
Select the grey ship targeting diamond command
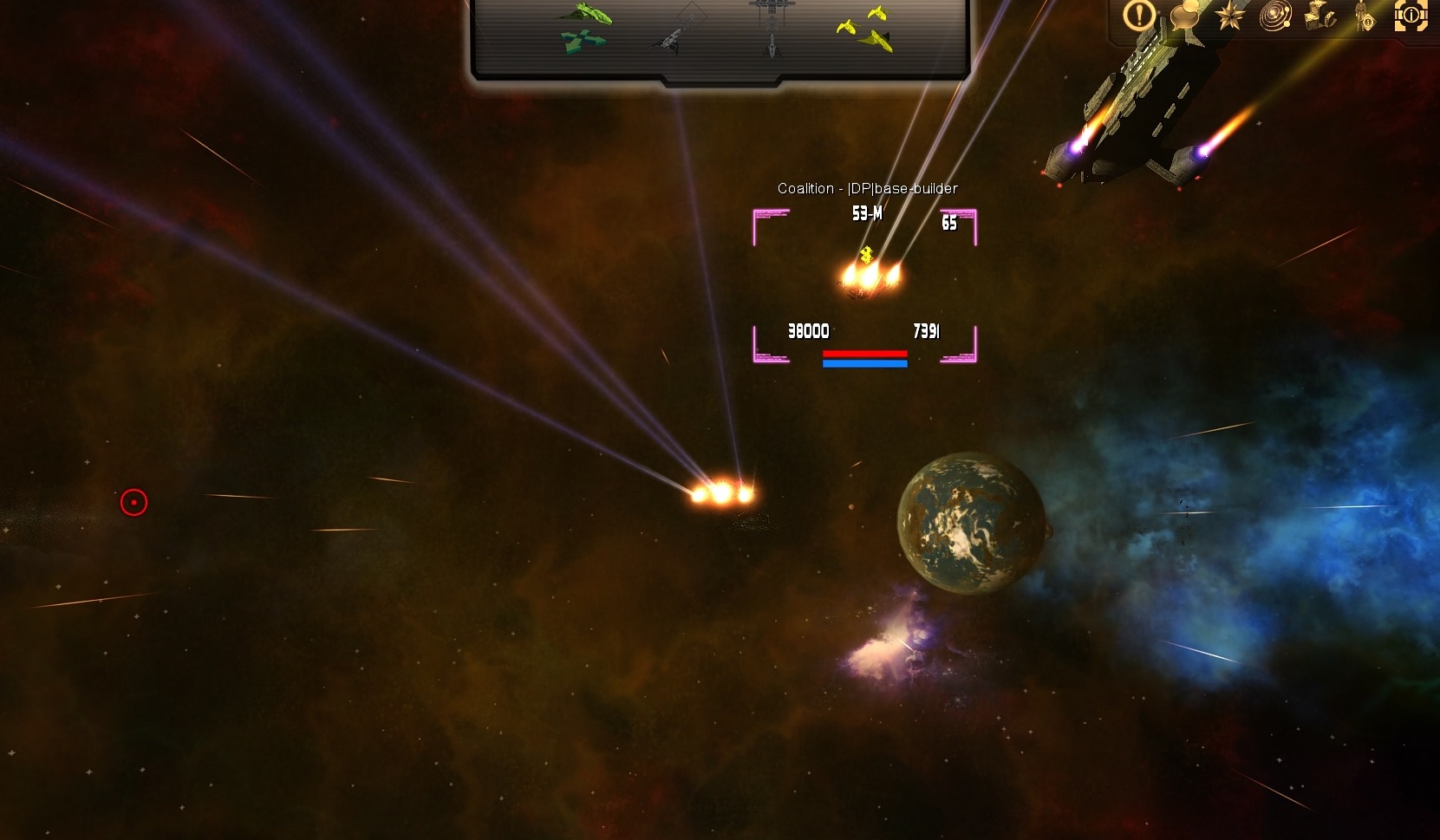681,29
